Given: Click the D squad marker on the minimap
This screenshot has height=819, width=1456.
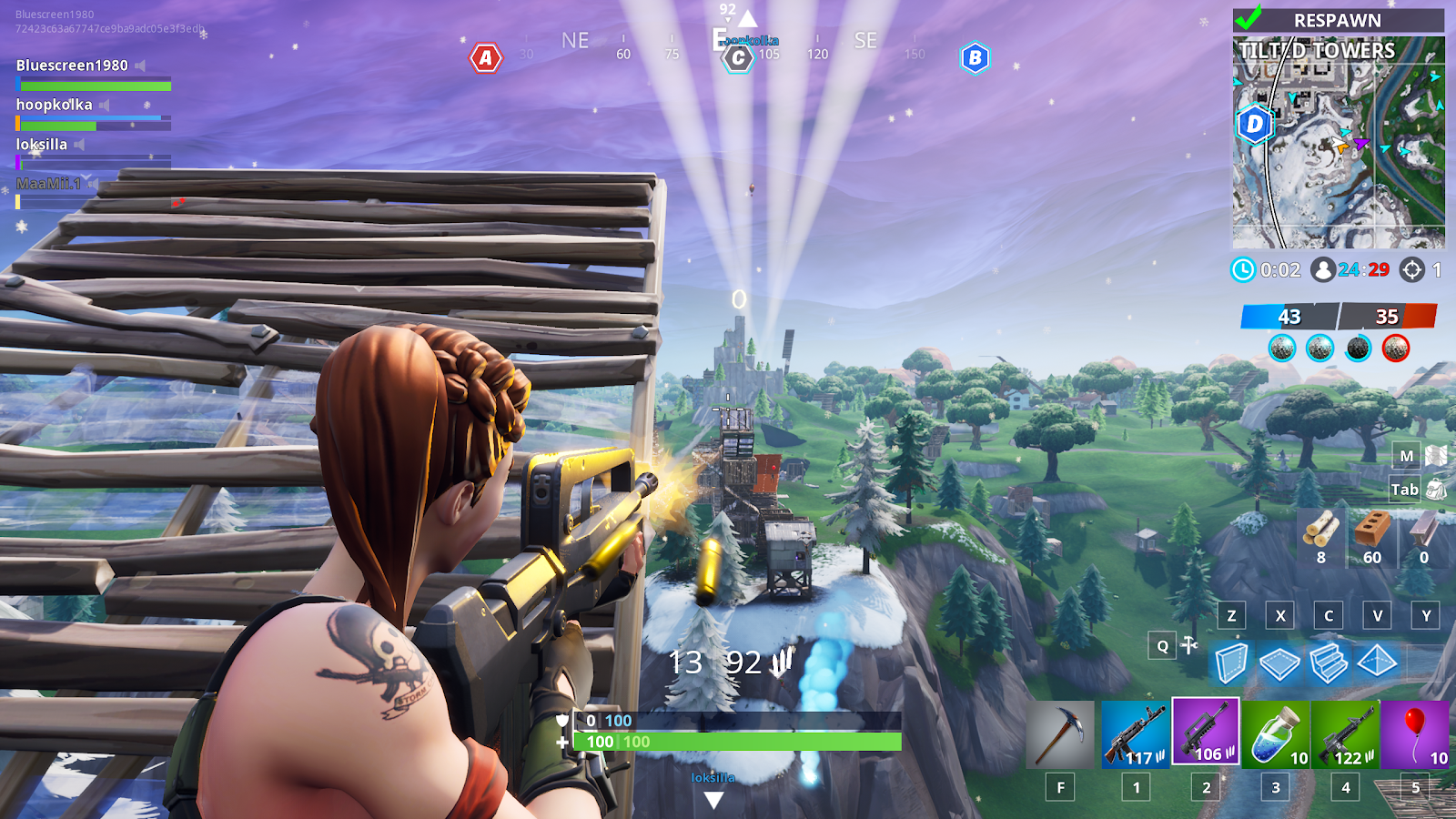Looking at the screenshot, I should 1256,126.
